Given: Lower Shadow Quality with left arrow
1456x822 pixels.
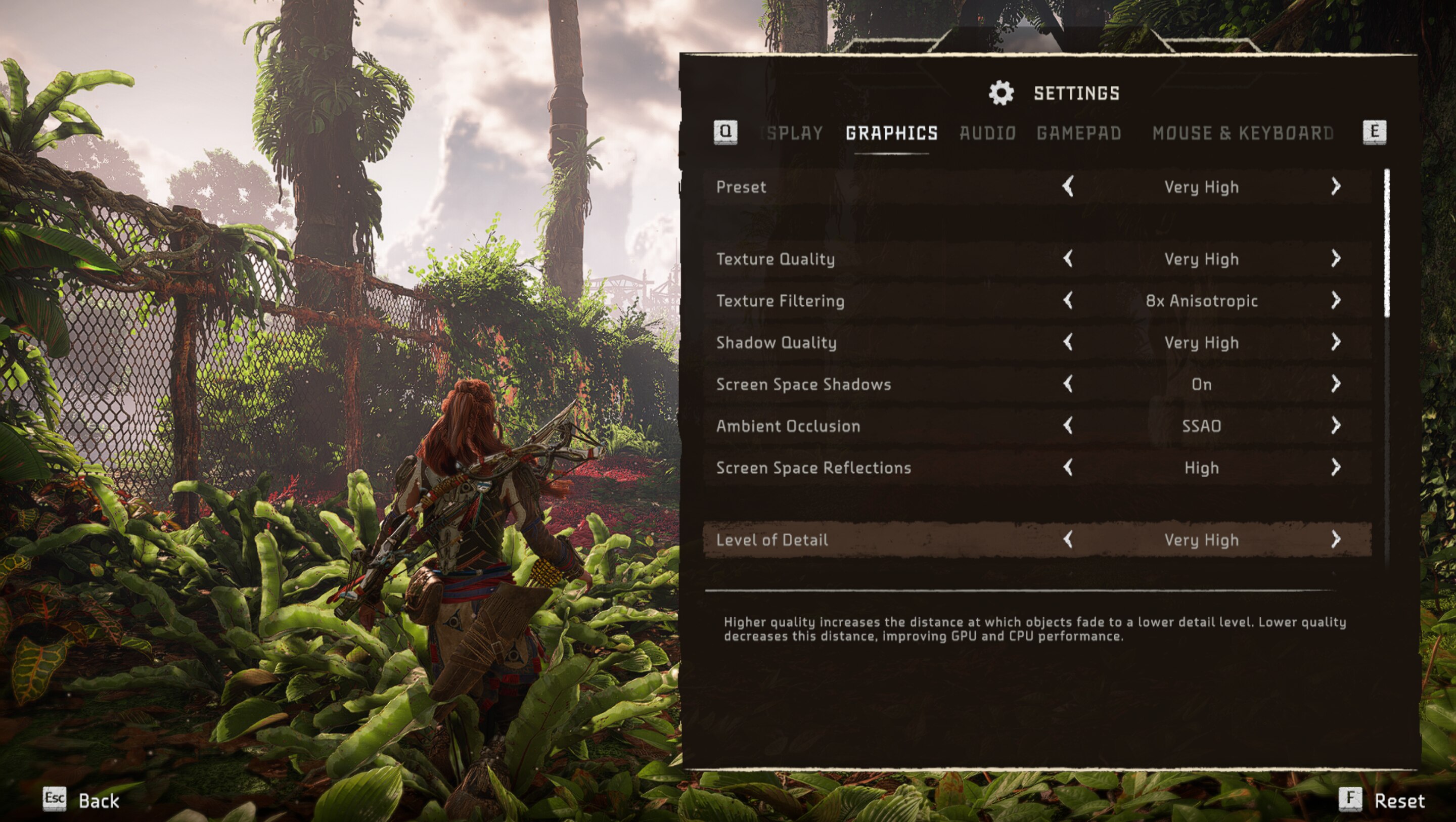Looking at the screenshot, I should click(x=1068, y=342).
